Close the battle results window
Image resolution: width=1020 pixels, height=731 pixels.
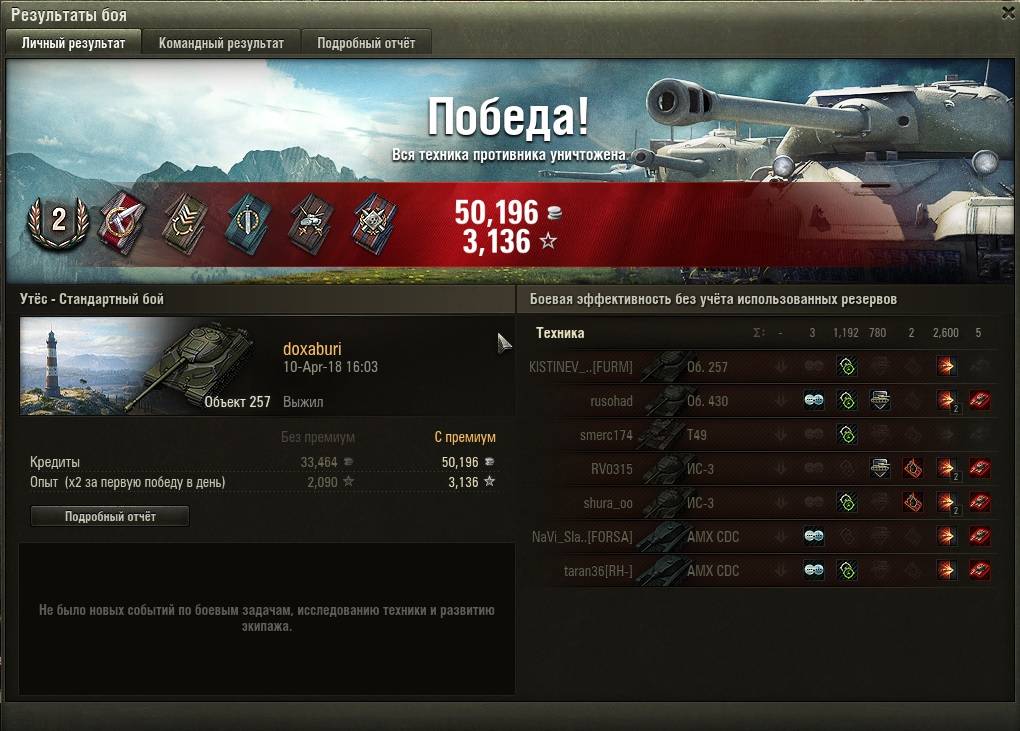click(x=1007, y=13)
